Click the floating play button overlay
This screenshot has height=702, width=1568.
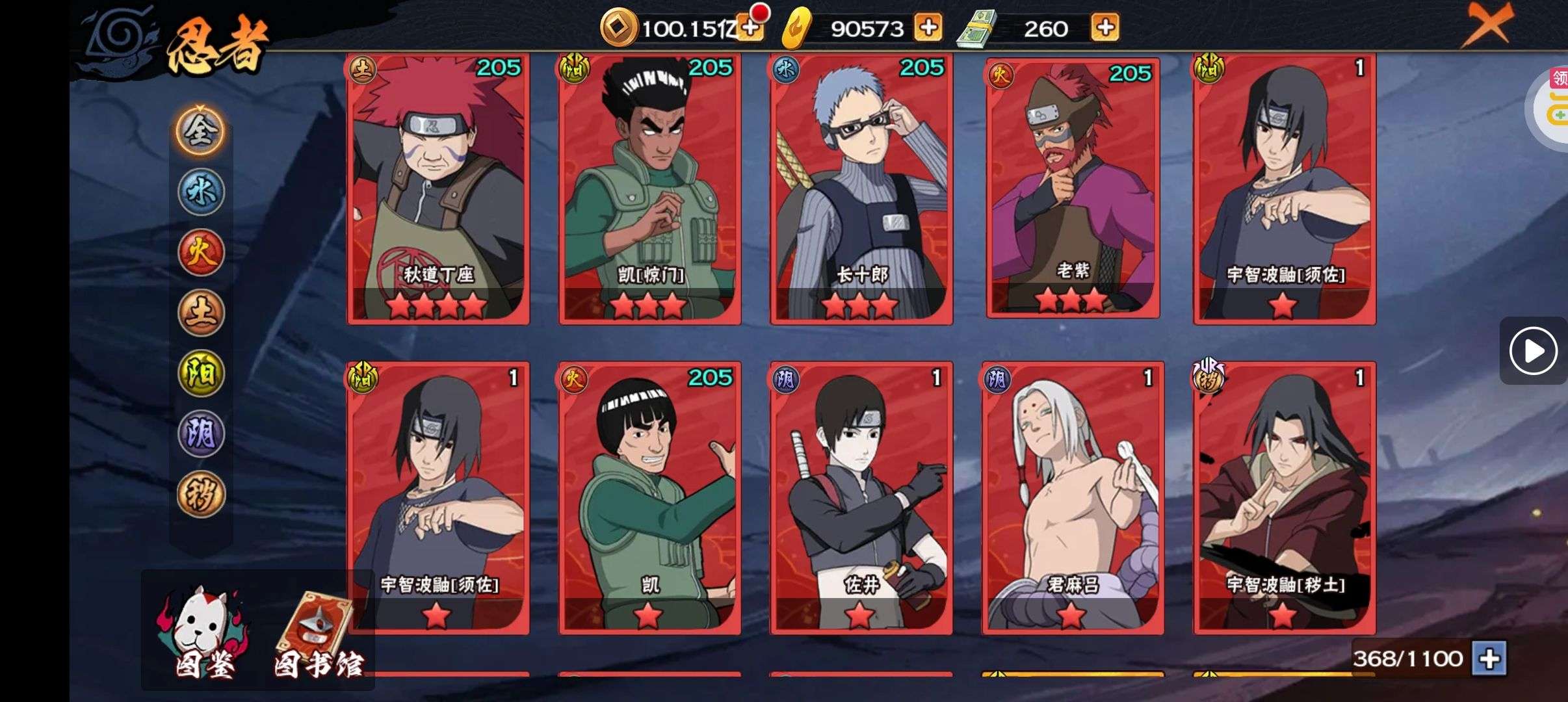coord(1533,351)
